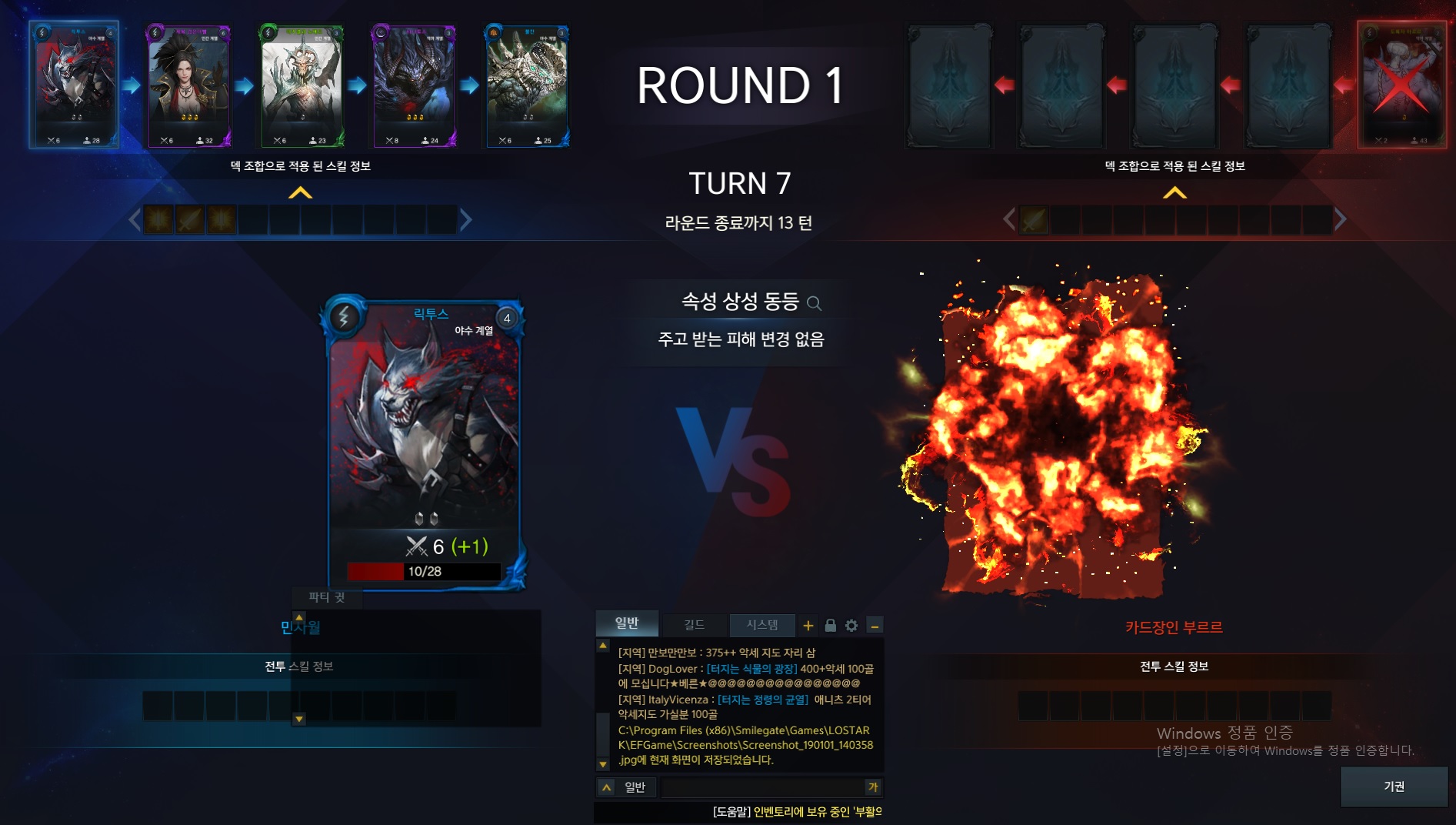Screen dimensions: 1456x825
Task: Open the 일반 chat channel selector
Action: (627, 787)
